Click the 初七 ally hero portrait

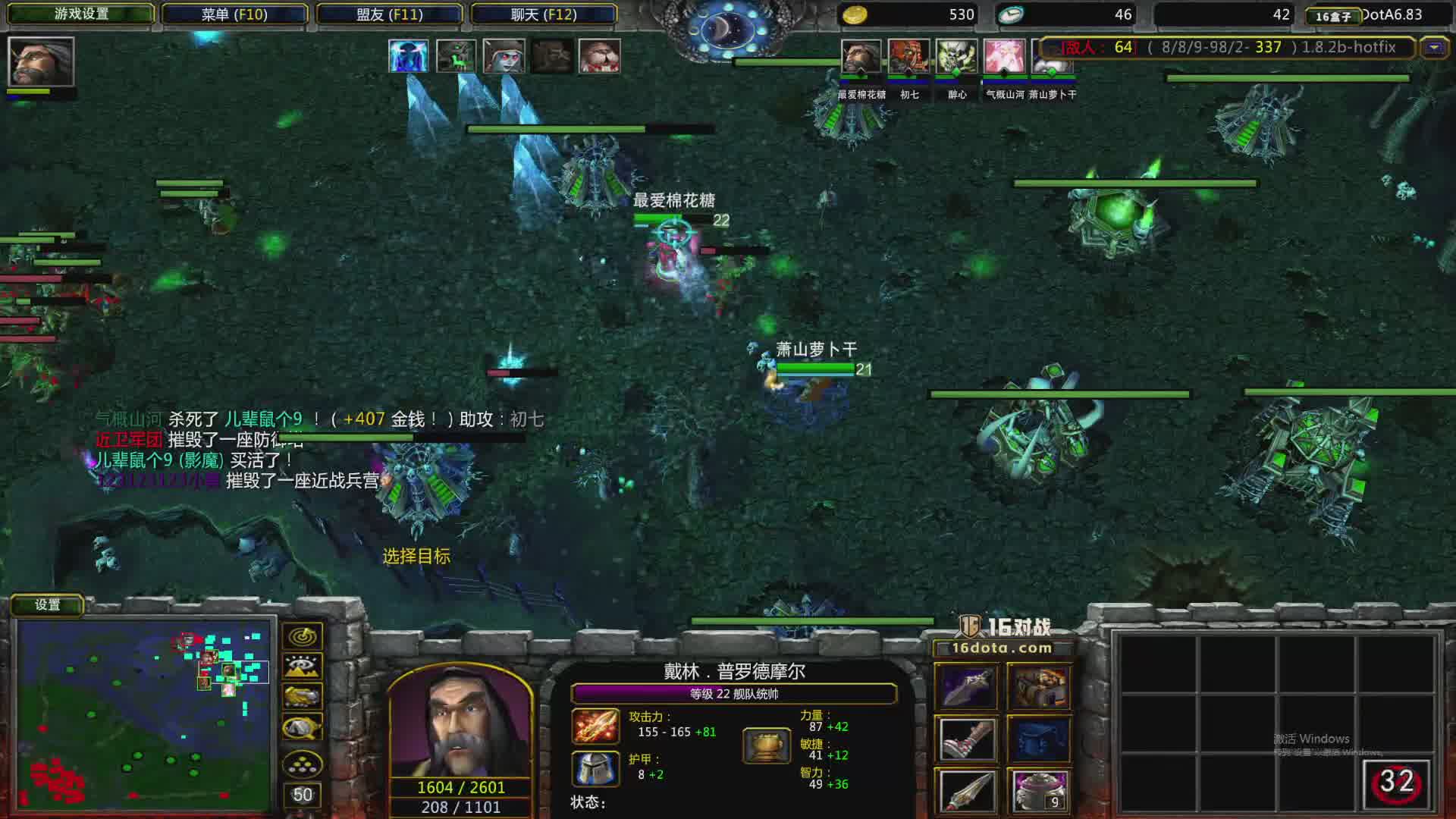[908, 57]
